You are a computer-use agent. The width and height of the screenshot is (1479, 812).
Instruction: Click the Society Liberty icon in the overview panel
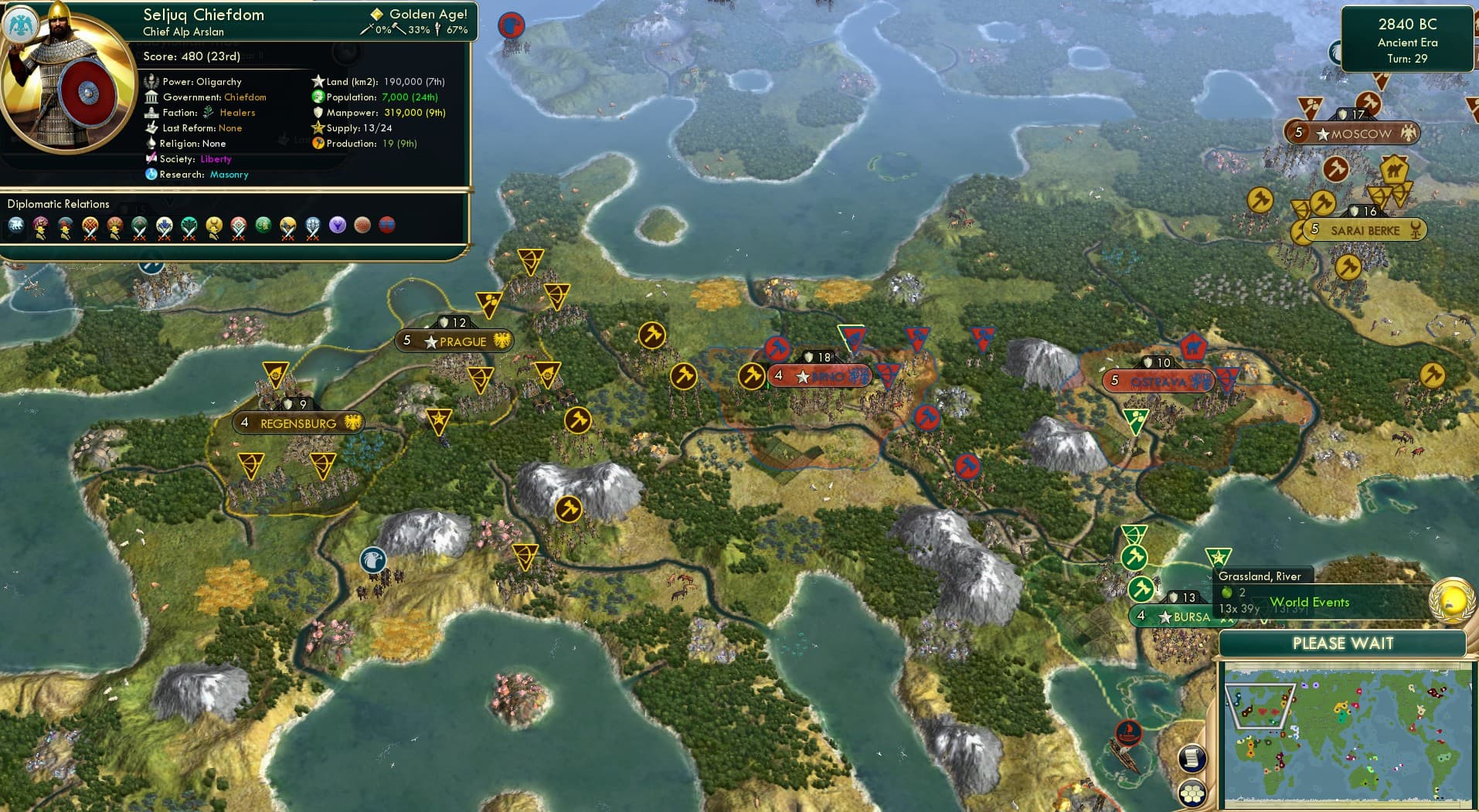point(152,159)
